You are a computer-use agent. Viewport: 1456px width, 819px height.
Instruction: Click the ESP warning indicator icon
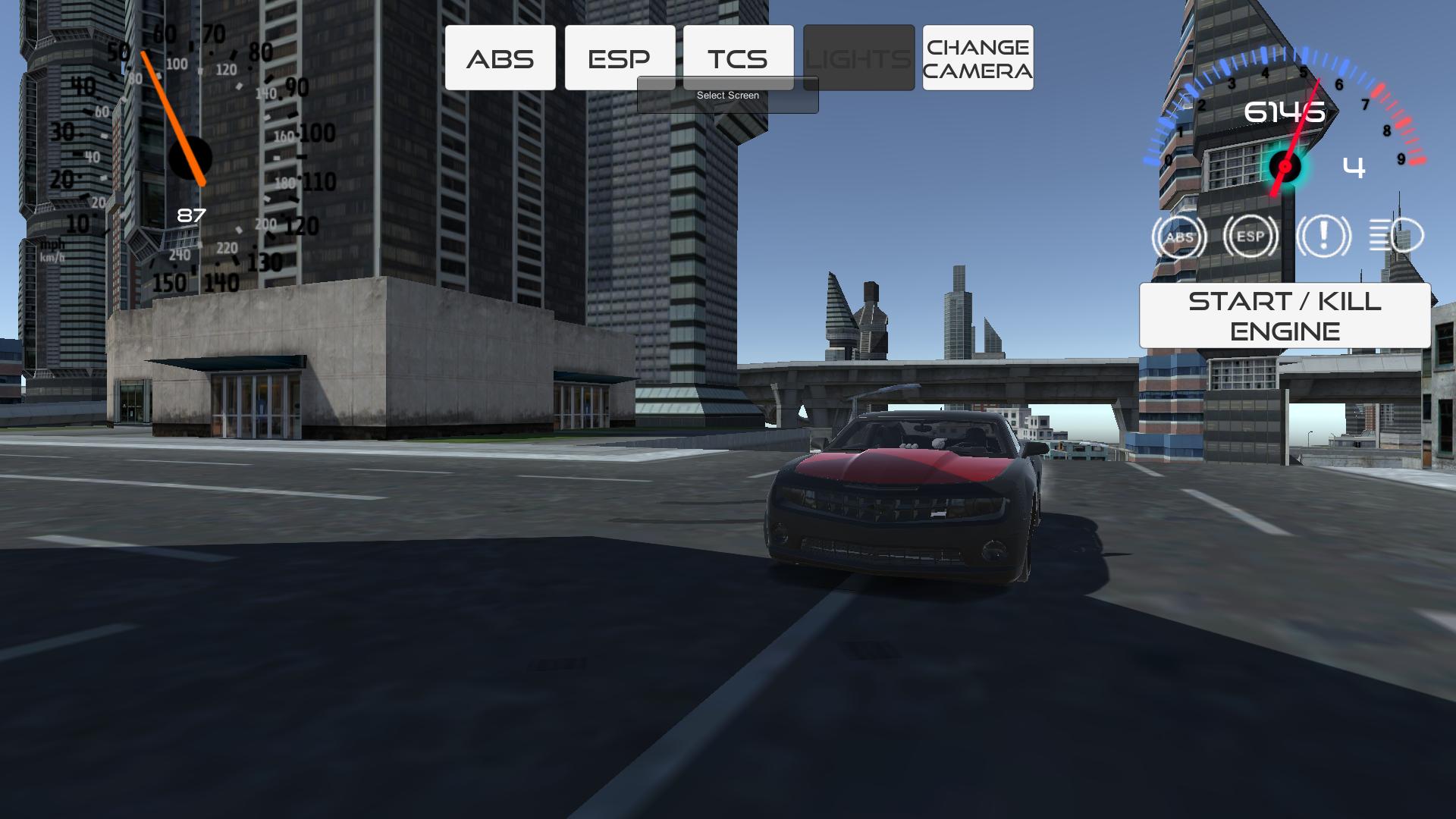1248,236
